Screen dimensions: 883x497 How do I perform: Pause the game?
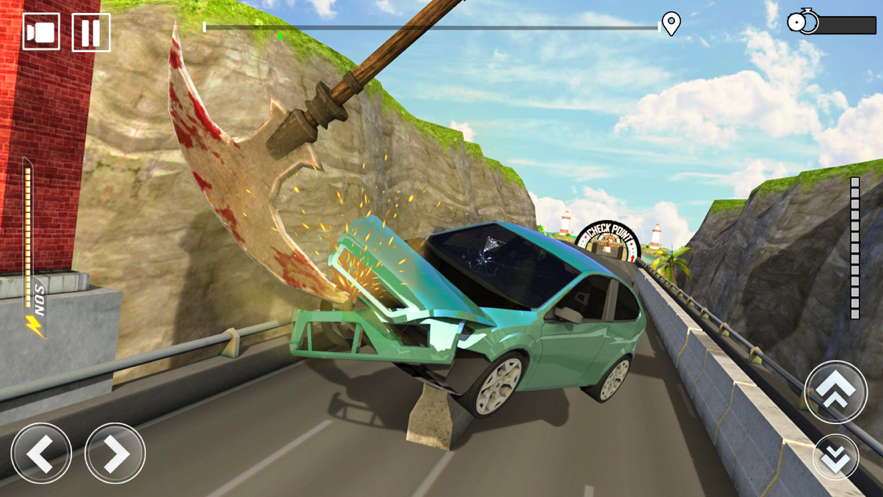[90, 32]
